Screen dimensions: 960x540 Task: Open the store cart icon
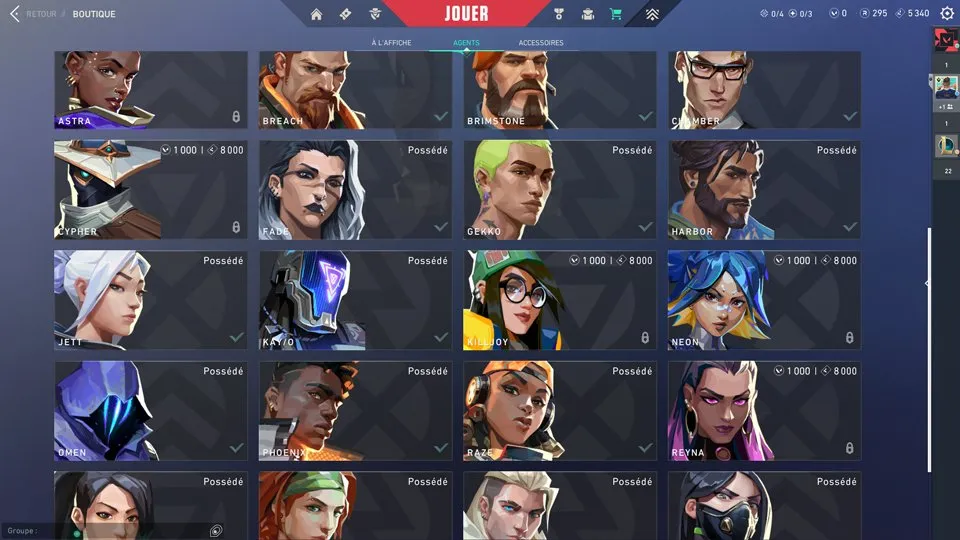click(616, 14)
